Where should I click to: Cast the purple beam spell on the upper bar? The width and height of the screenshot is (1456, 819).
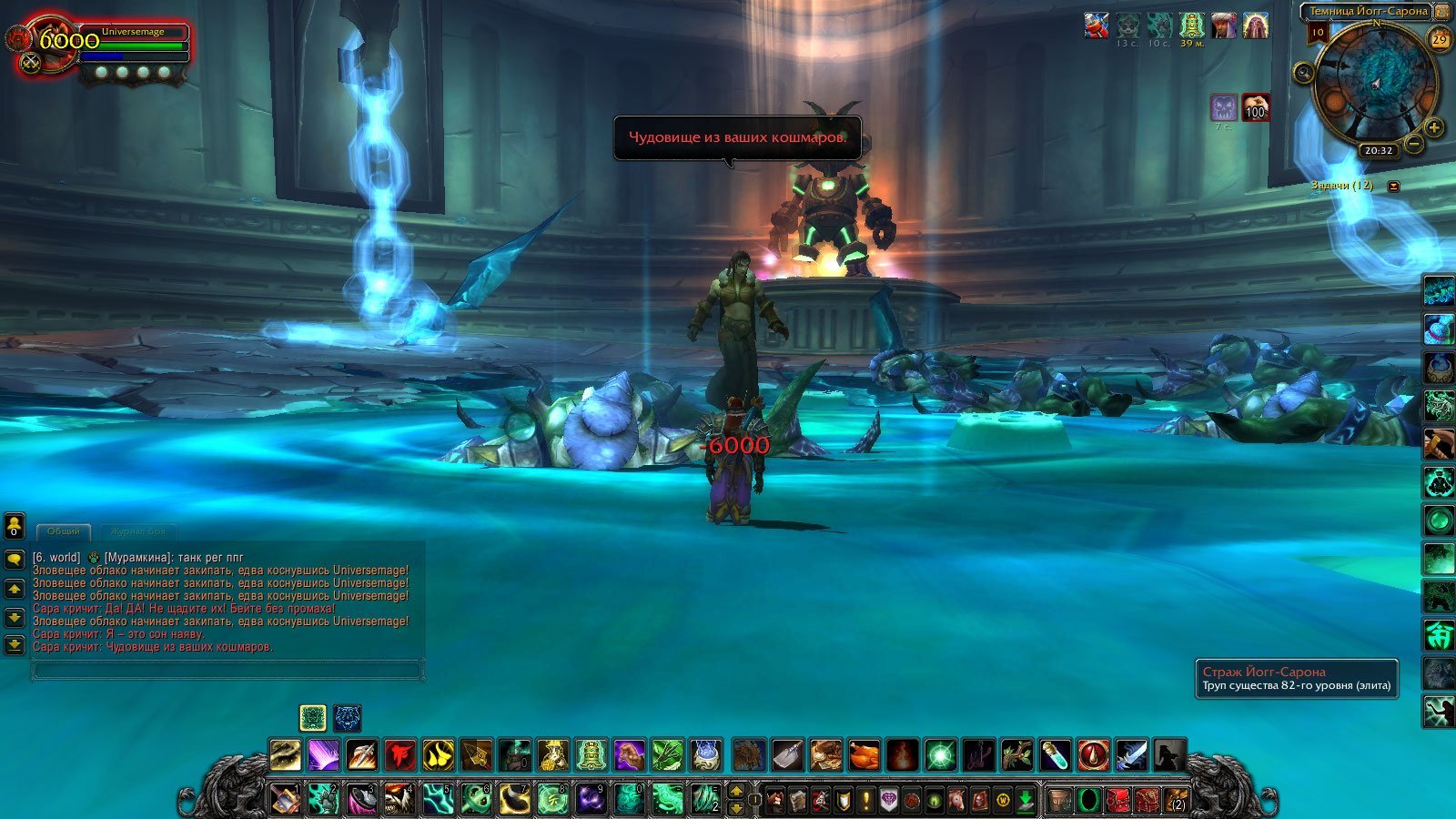click(323, 755)
